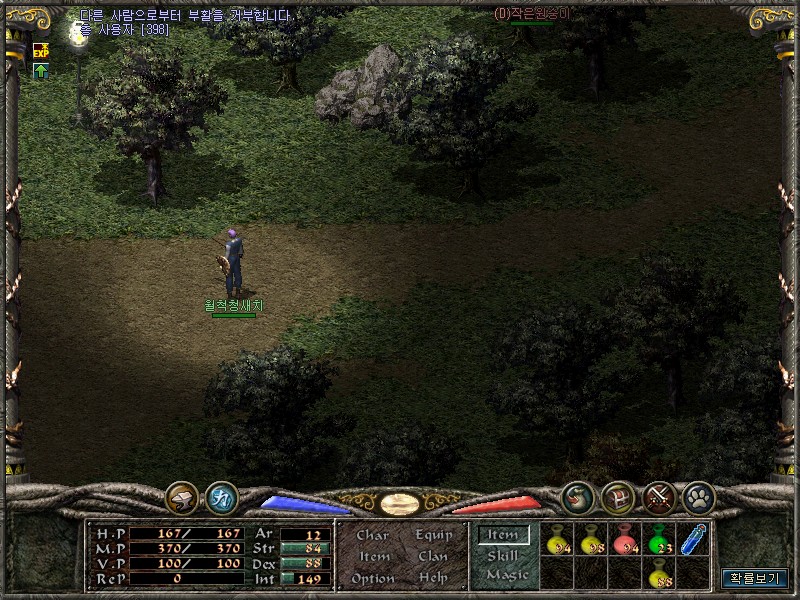Toggle the crossed swords round icon
The height and width of the screenshot is (600, 800).
pyautogui.click(x=658, y=497)
